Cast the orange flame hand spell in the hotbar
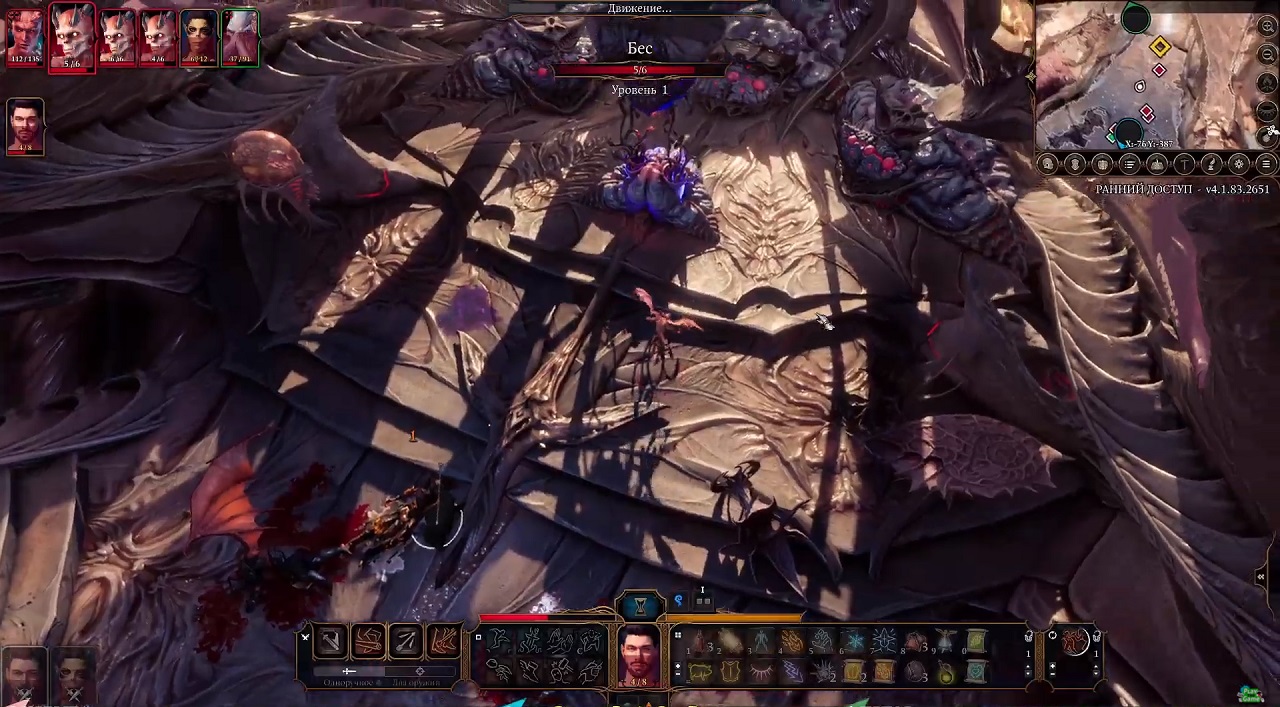 pyautogui.click(x=792, y=641)
